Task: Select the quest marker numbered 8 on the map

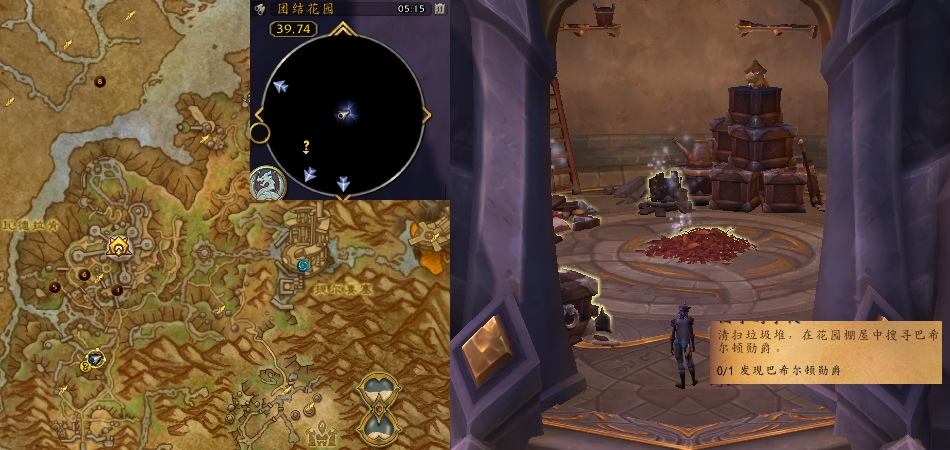Action: click(99, 81)
